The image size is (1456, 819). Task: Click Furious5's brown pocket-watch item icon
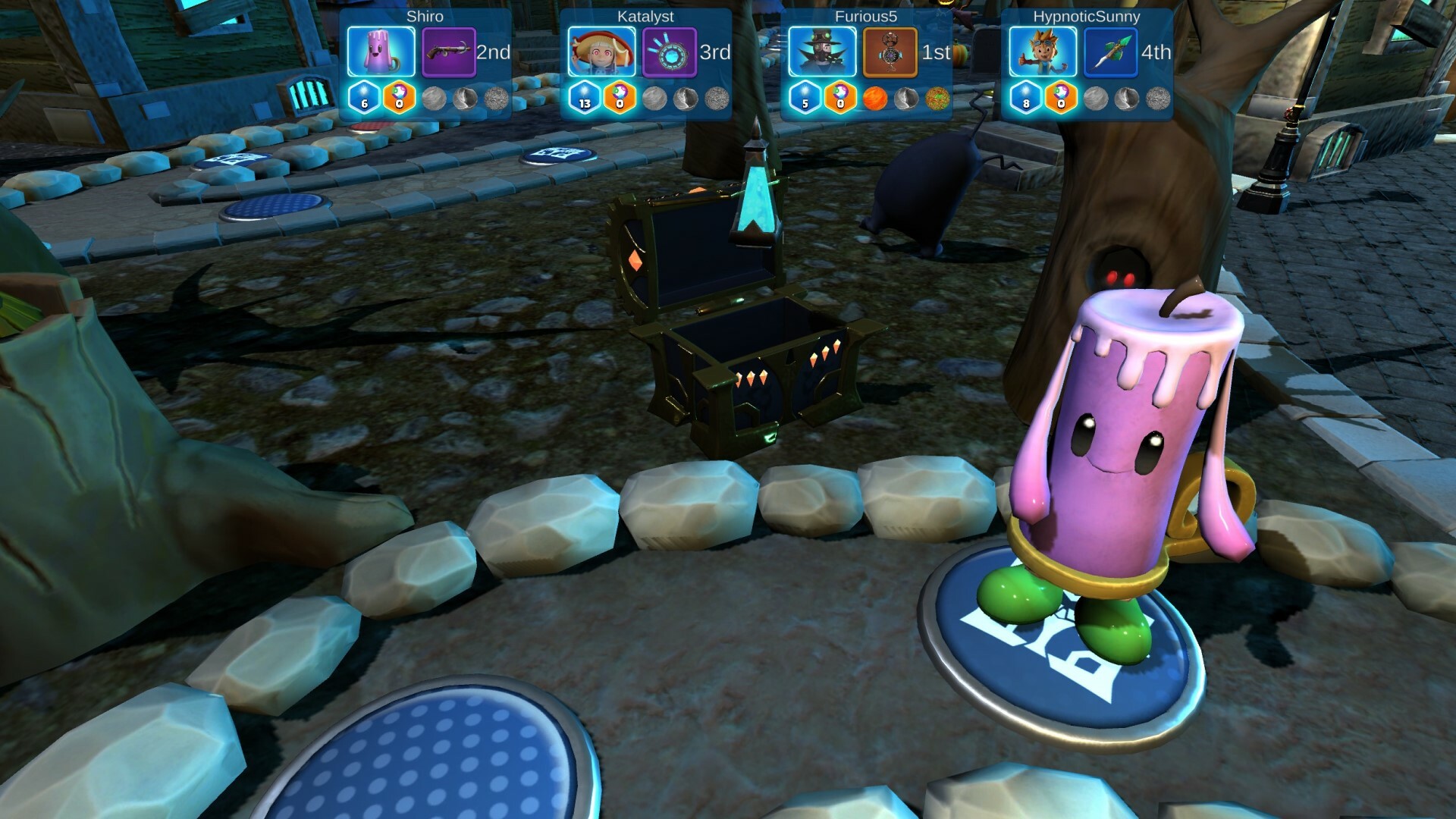pyautogui.click(x=890, y=52)
